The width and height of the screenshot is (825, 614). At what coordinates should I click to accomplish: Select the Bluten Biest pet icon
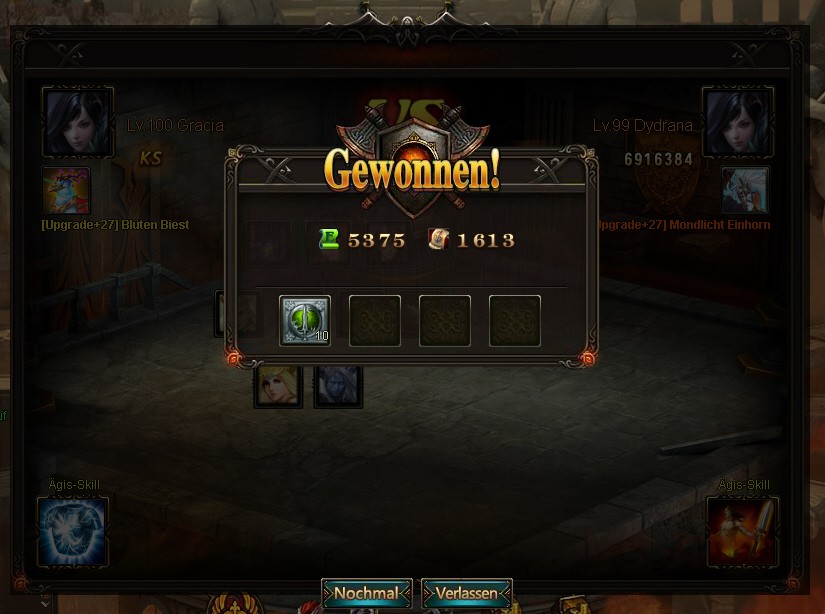coord(66,191)
